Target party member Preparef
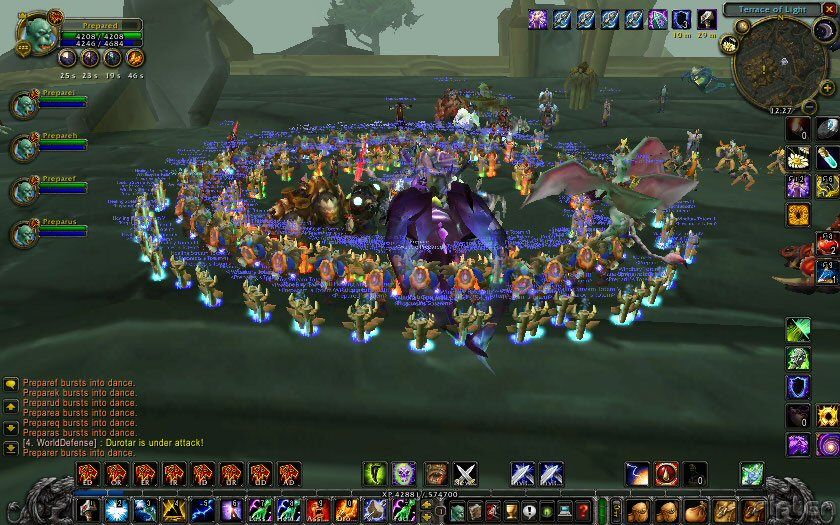 [24, 190]
